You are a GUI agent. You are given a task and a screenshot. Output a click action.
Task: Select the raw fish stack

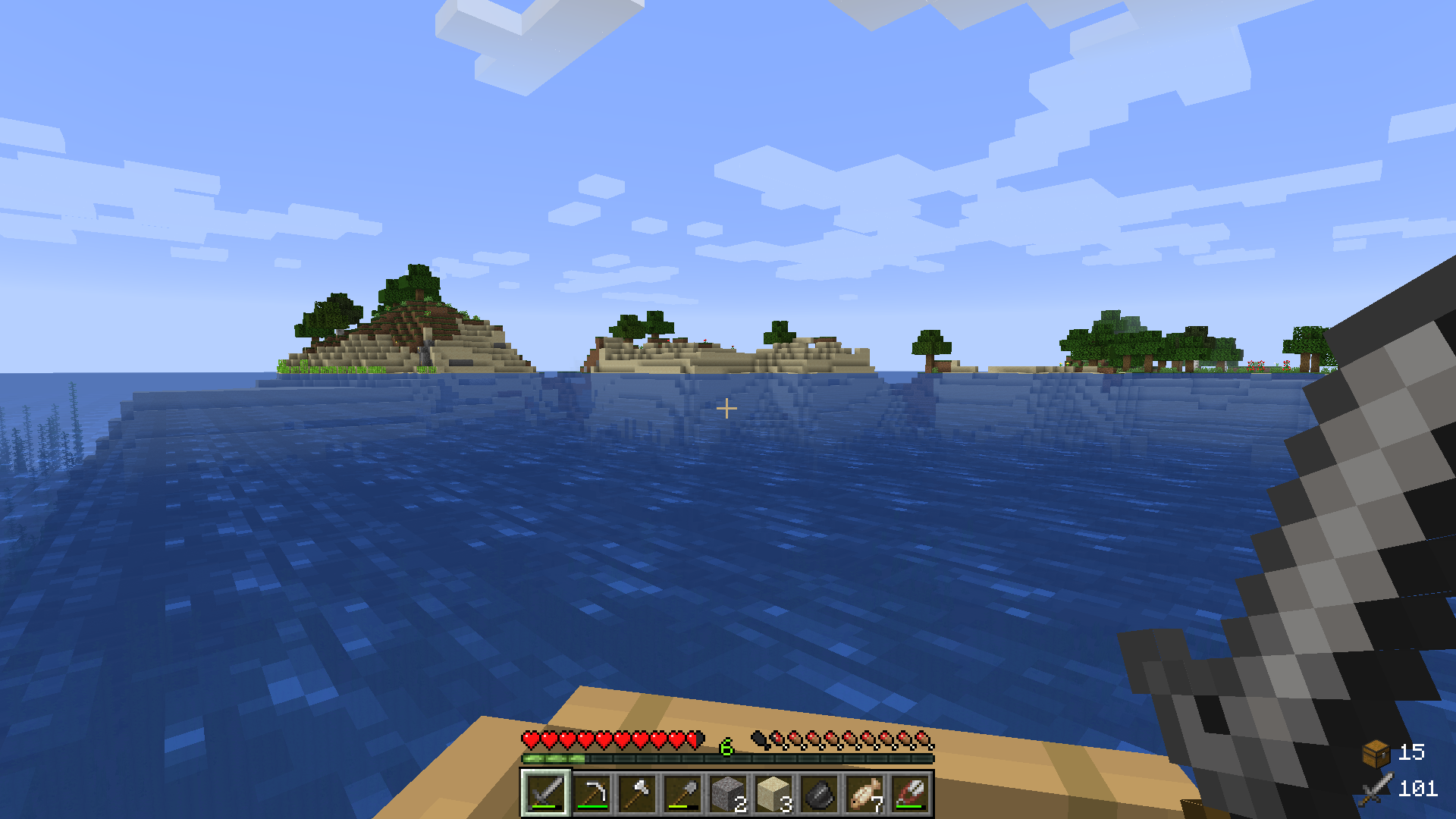pyautogui.click(x=864, y=793)
